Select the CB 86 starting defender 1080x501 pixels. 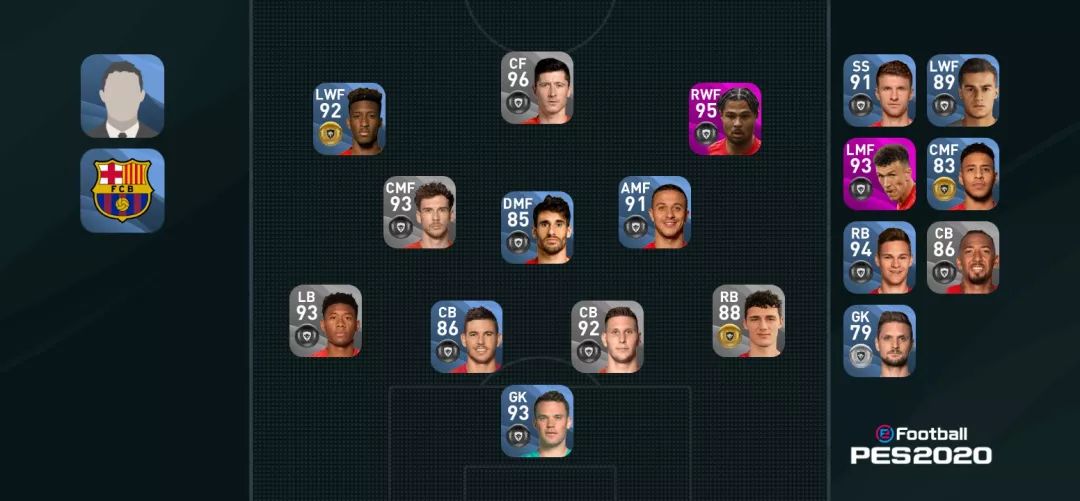pyautogui.click(x=467, y=336)
